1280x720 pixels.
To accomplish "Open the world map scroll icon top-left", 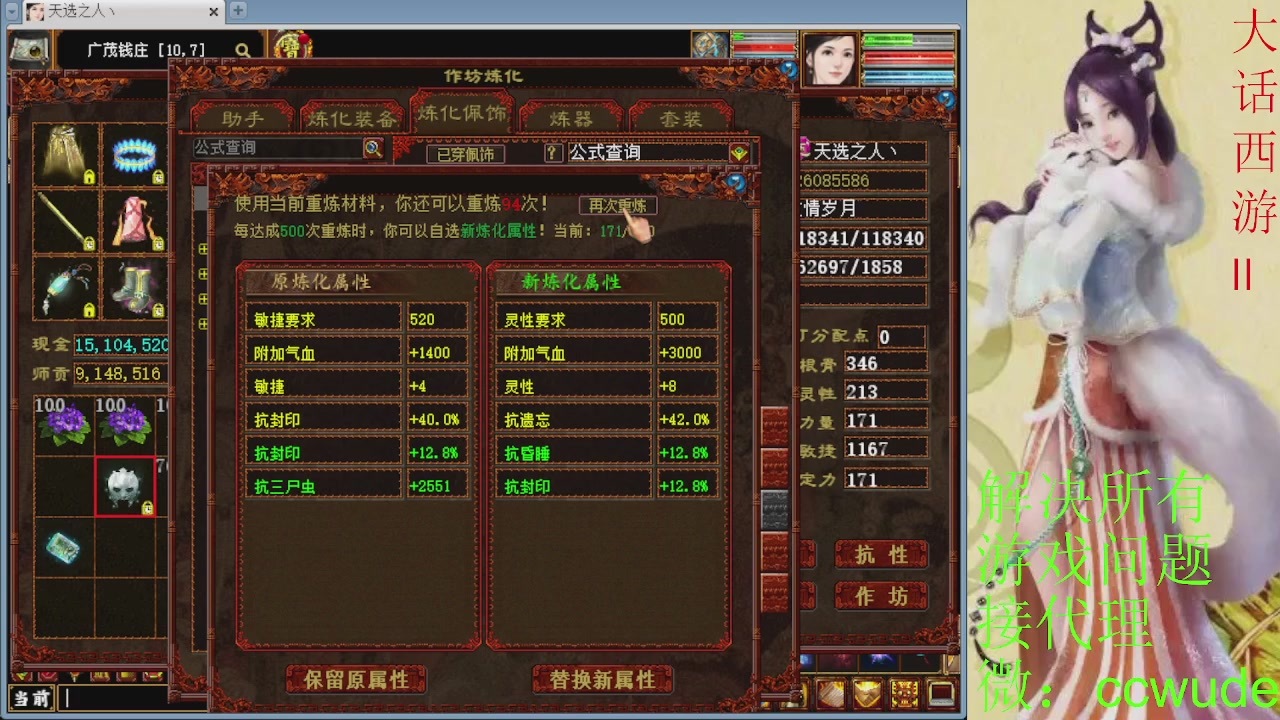I will pyautogui.click(x=29, y=48).
